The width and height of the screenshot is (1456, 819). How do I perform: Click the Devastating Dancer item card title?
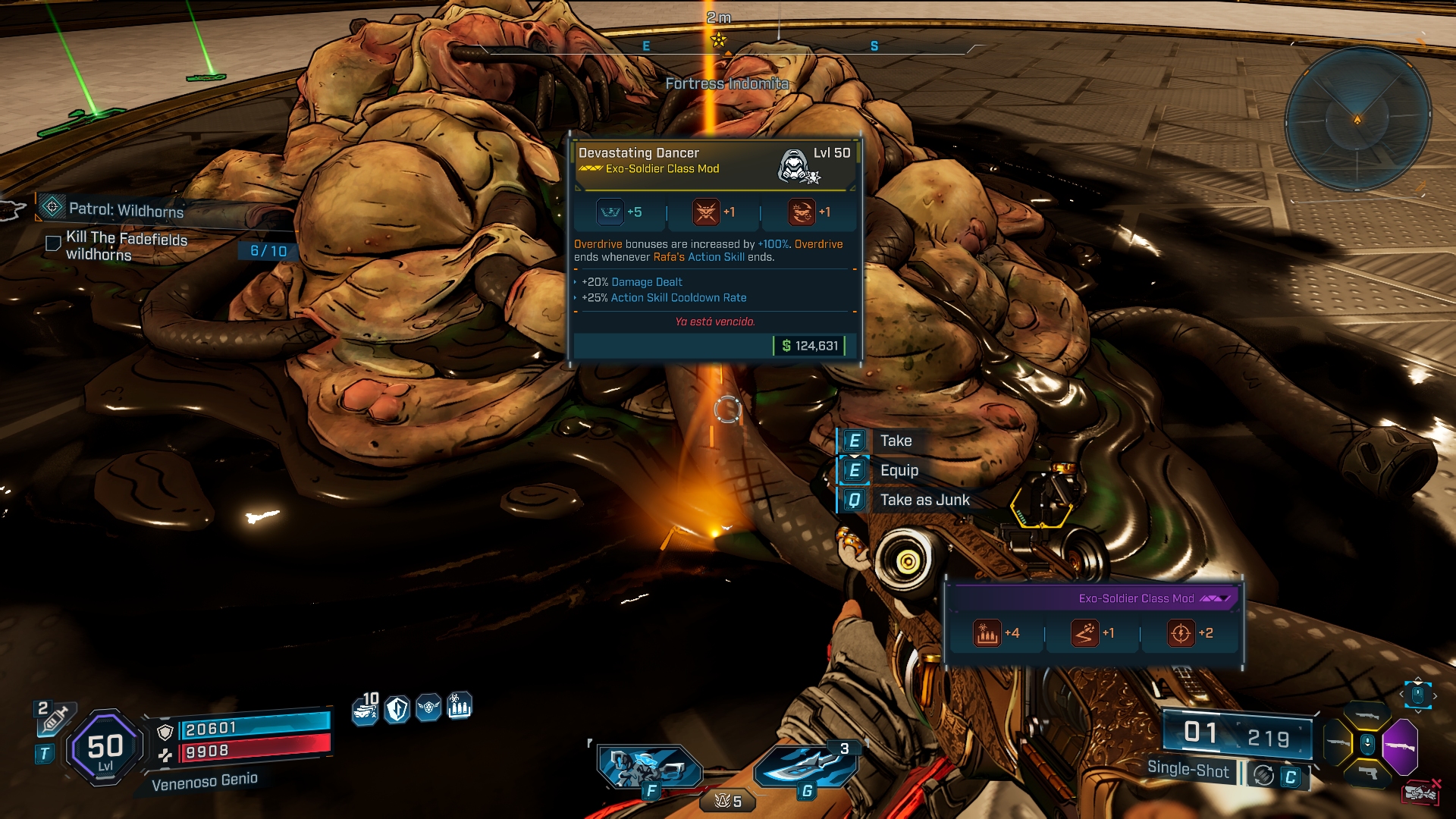click(639, 152)
